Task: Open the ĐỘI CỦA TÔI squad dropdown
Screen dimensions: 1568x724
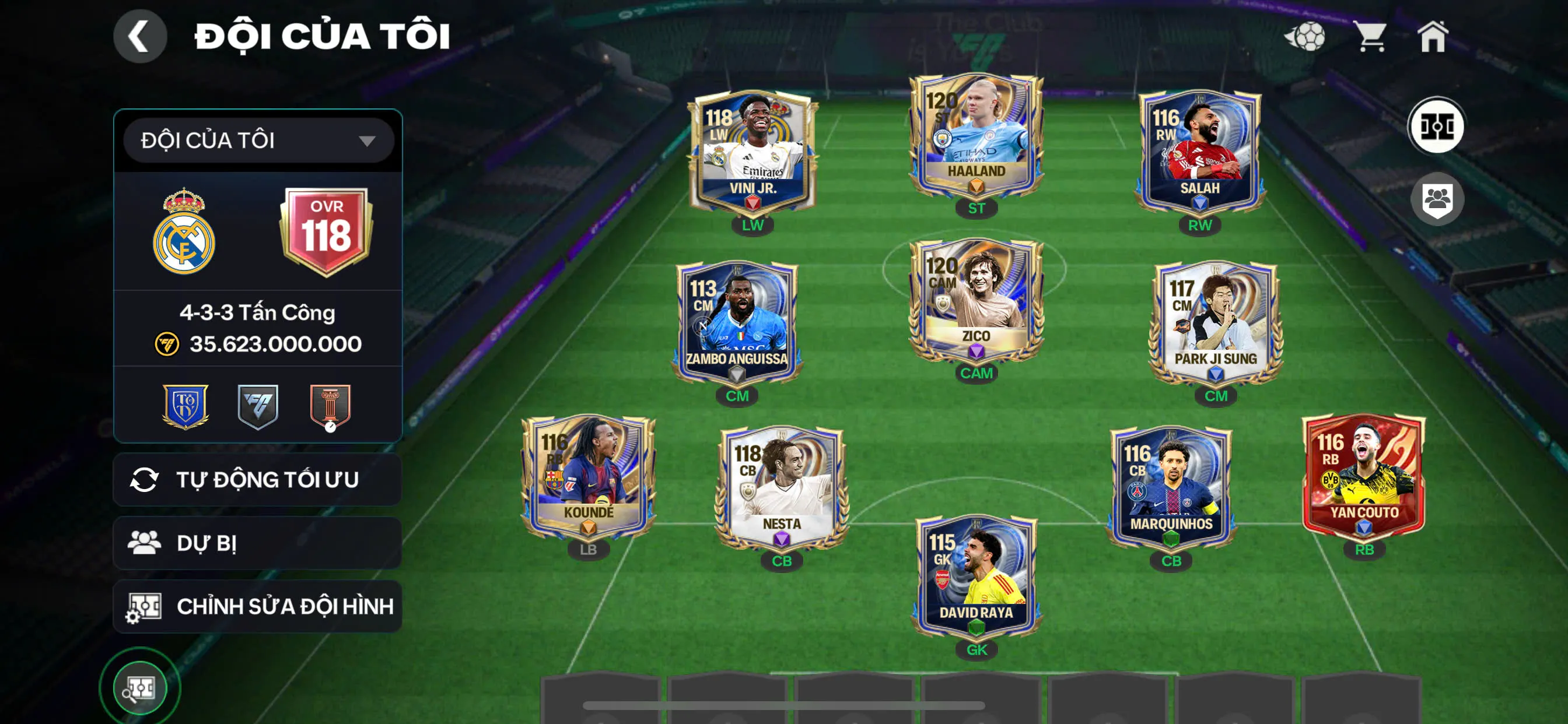Action: [x=258, y=140]
